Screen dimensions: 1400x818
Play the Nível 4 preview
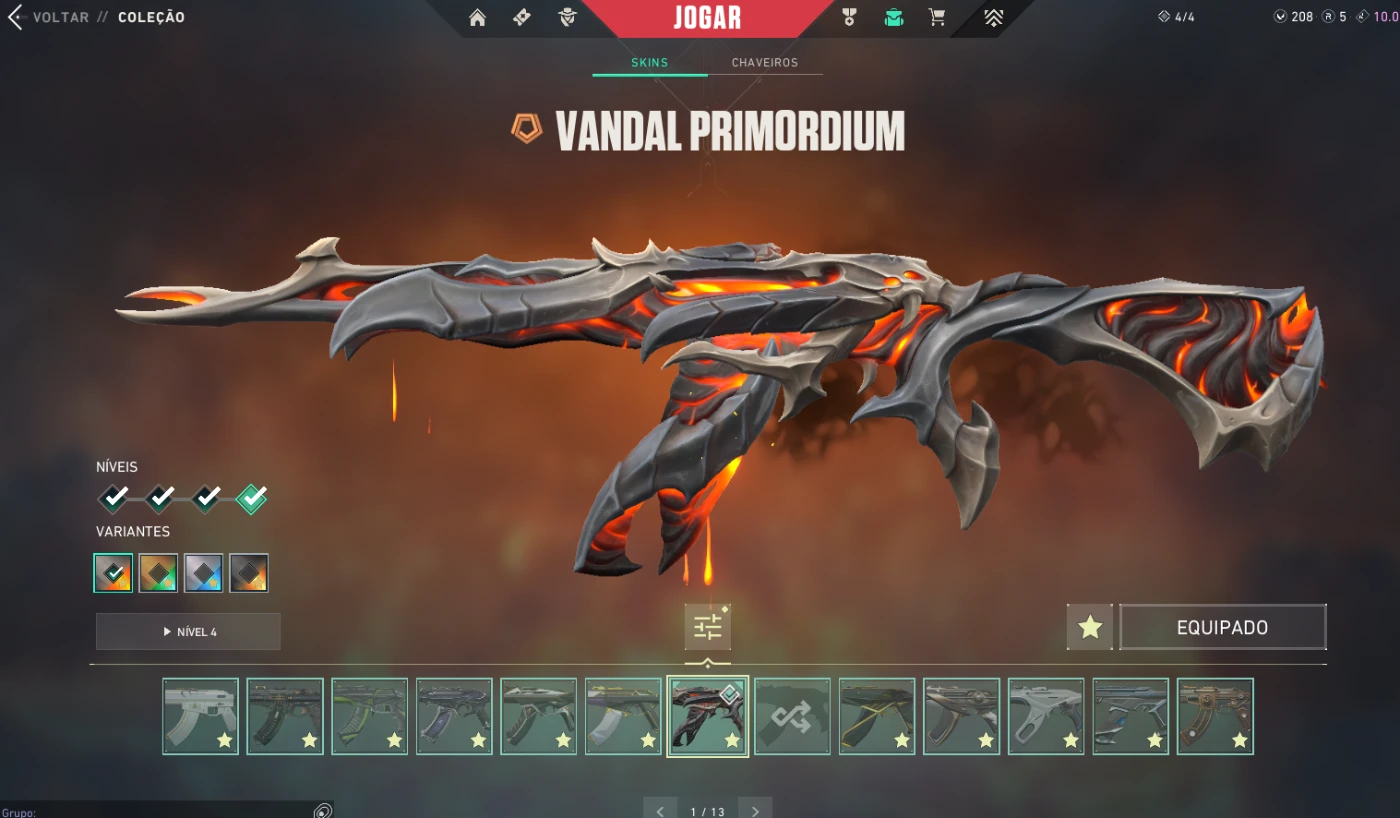point(188,632)
